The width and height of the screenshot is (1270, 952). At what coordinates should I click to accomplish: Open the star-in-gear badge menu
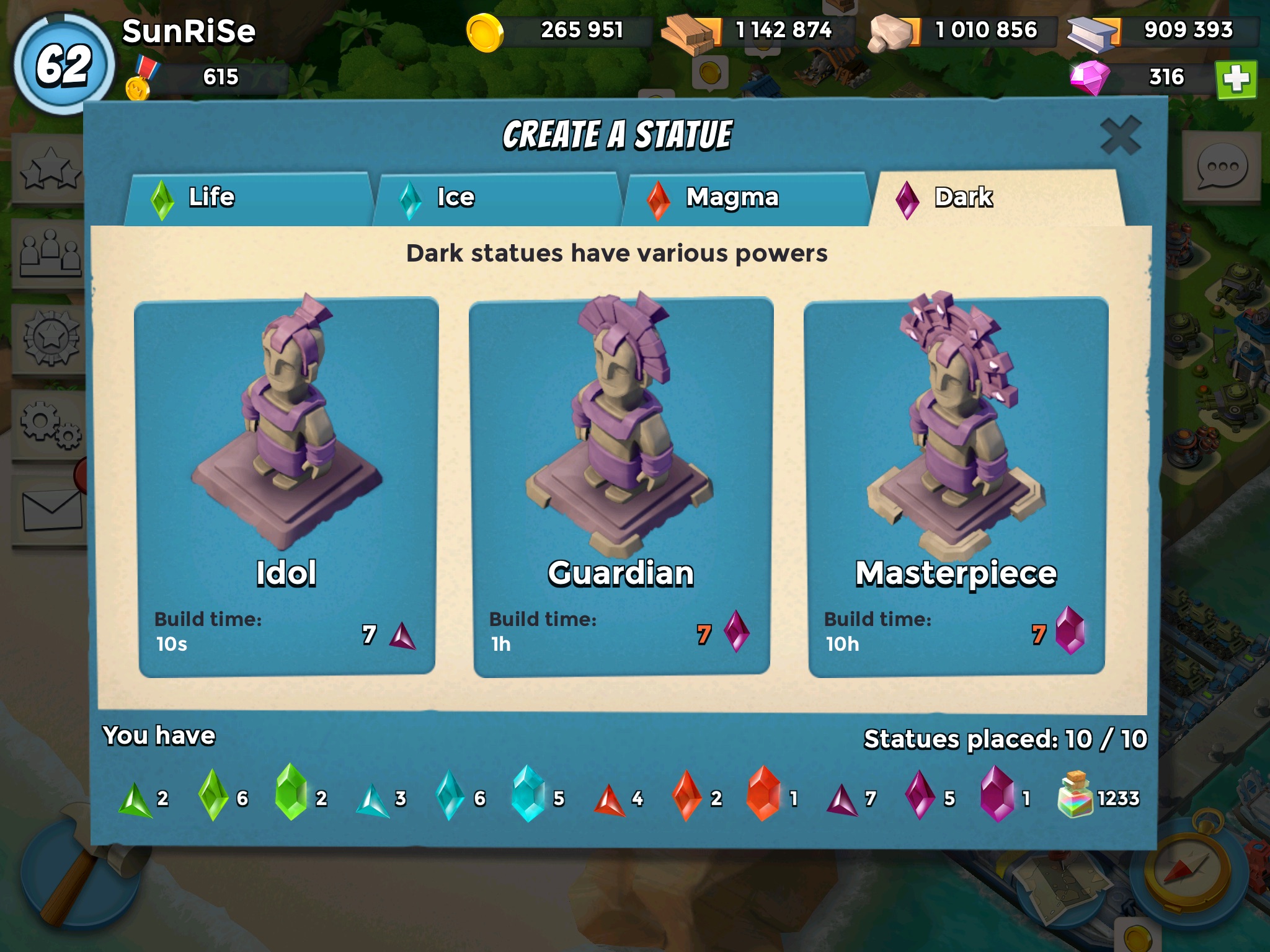(x=51, y=338)
